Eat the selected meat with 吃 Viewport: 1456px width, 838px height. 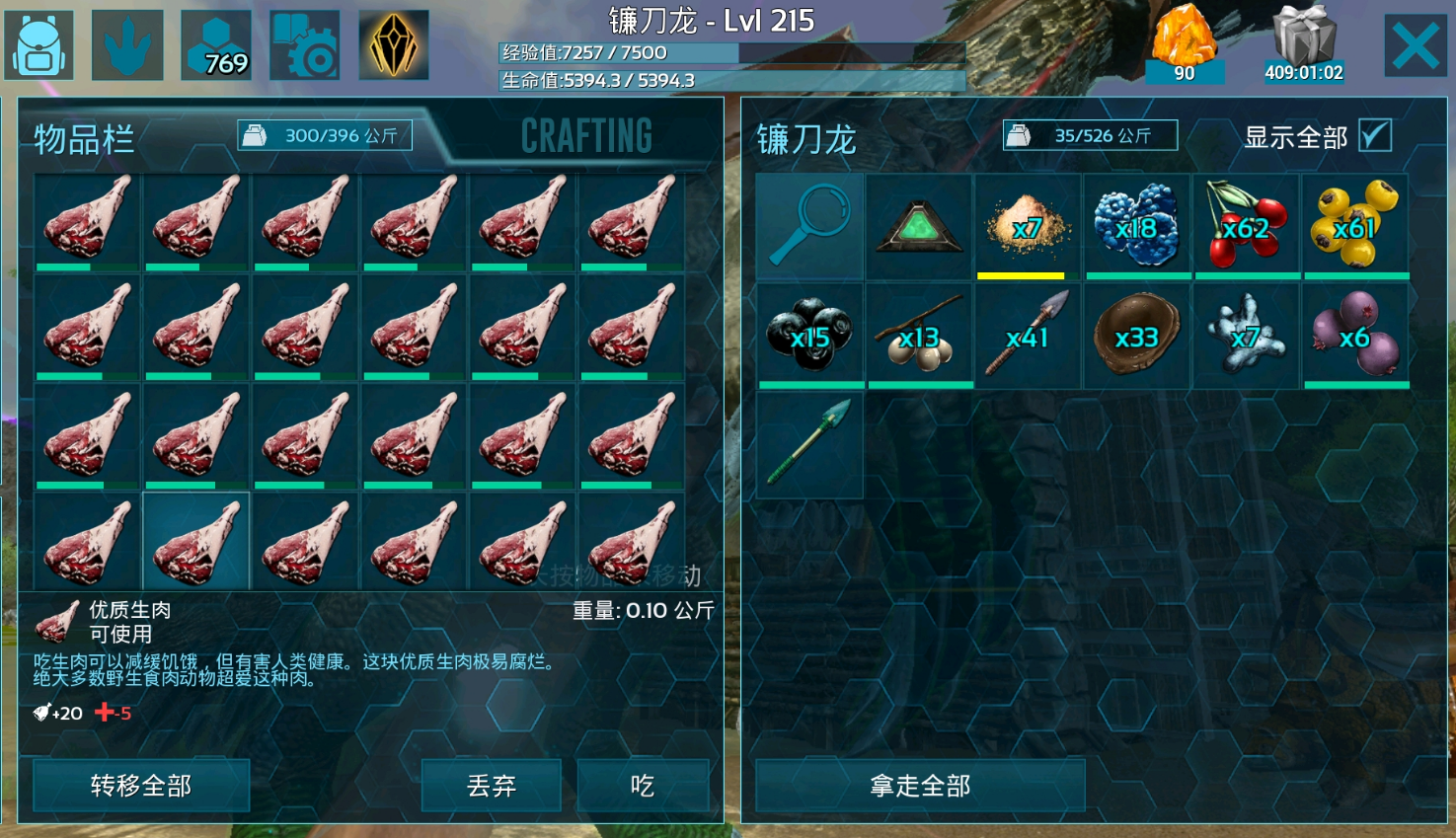643,785
